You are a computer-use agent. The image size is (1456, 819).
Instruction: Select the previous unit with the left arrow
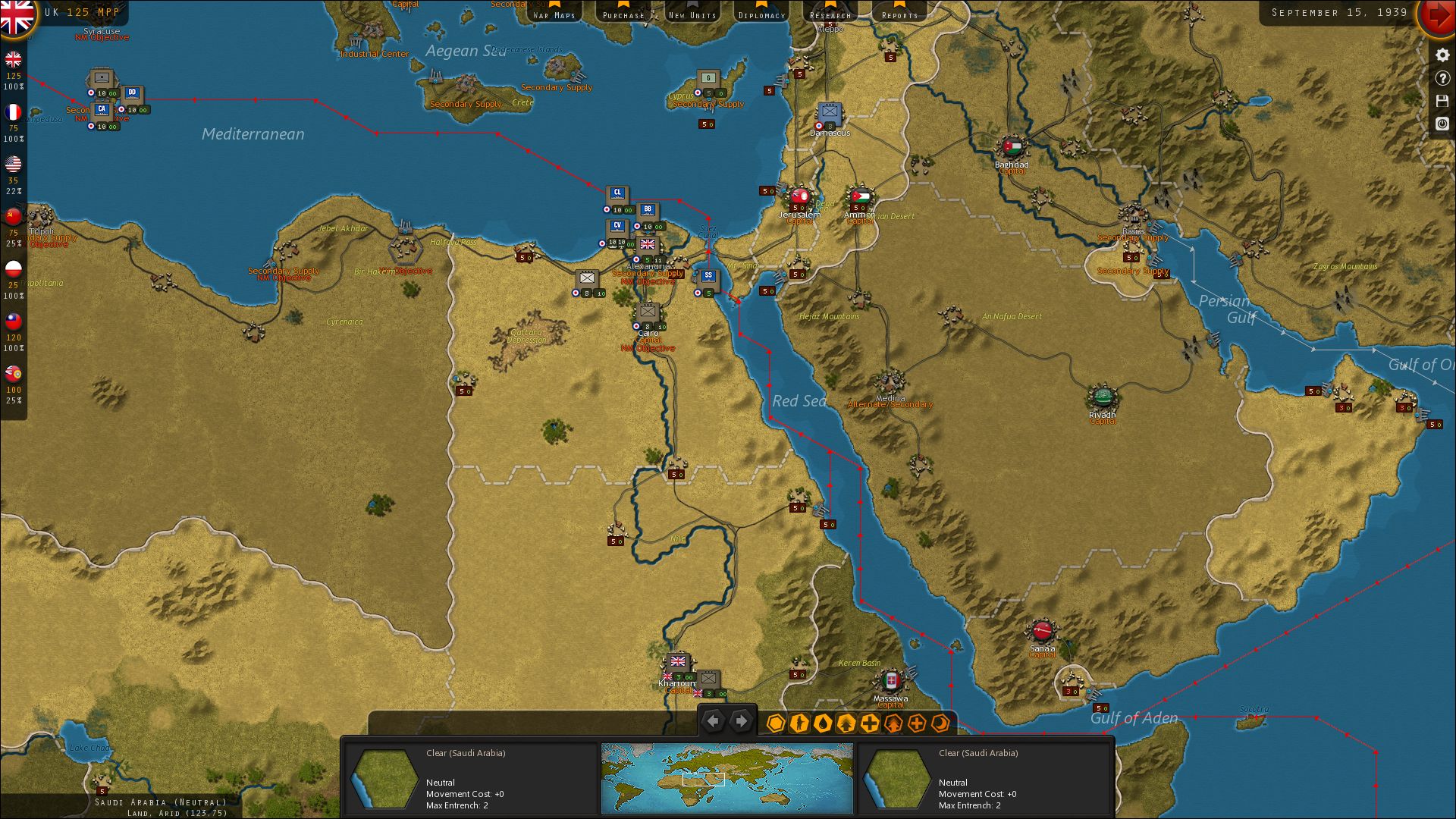pyautogui.click(x=713, y=721)
